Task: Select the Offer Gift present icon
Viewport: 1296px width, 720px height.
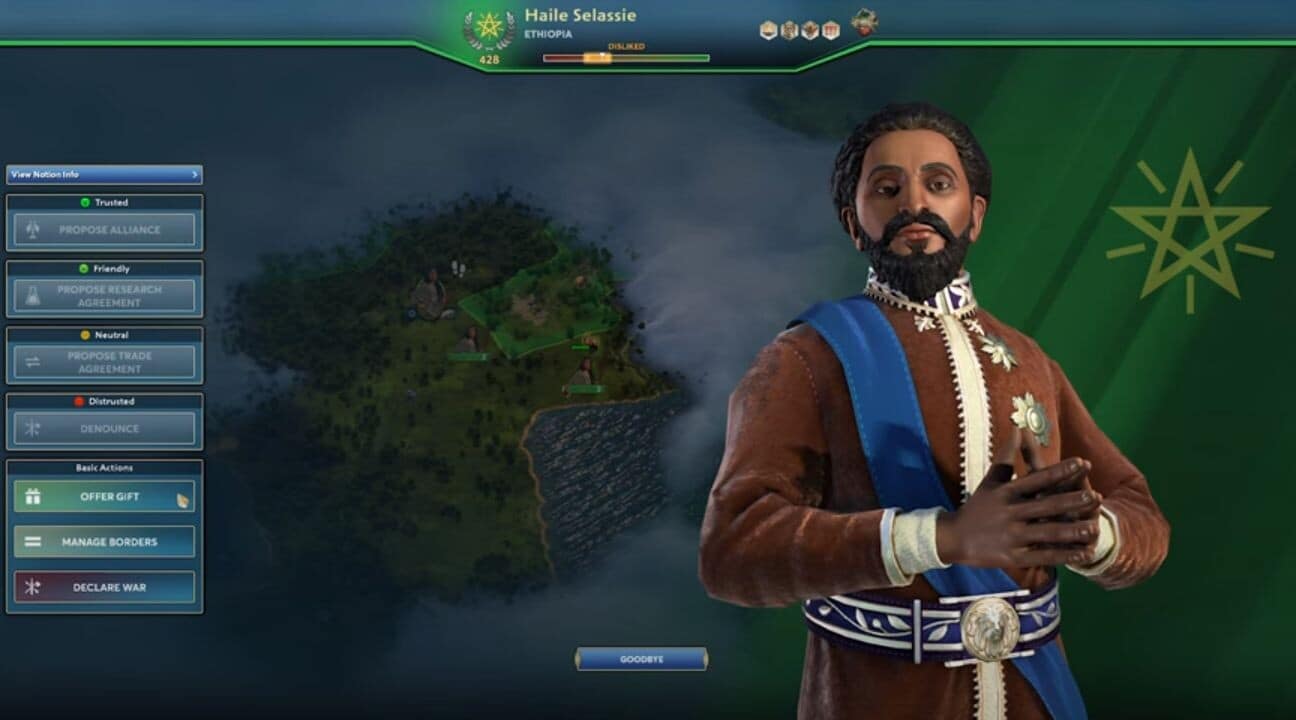Action: [x=32, y=496]
